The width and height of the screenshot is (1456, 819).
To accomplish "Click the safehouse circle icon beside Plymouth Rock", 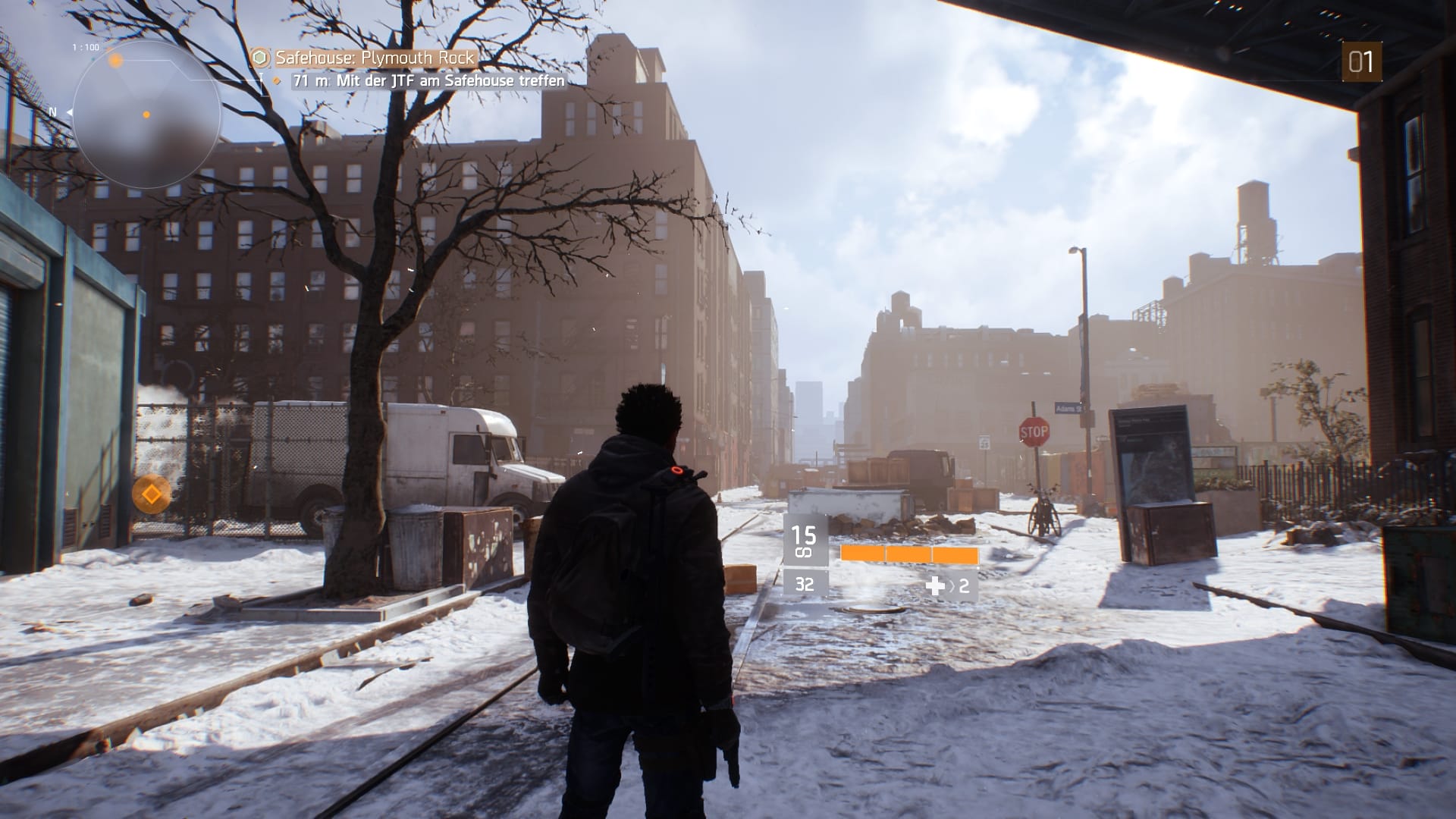I will point(260,56).
